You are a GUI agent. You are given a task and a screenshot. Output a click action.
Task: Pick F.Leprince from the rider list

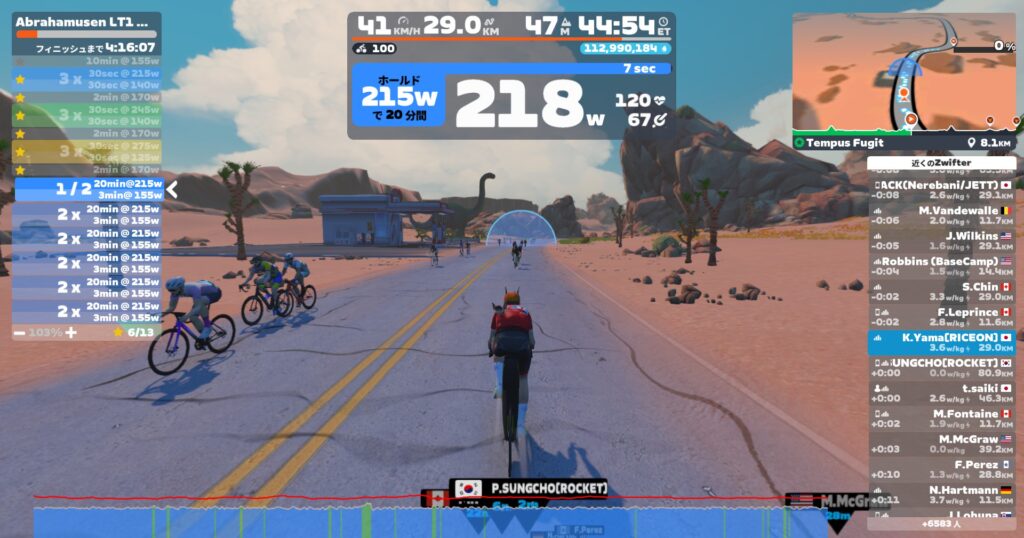pyautogui.click(x=941, y=317)
